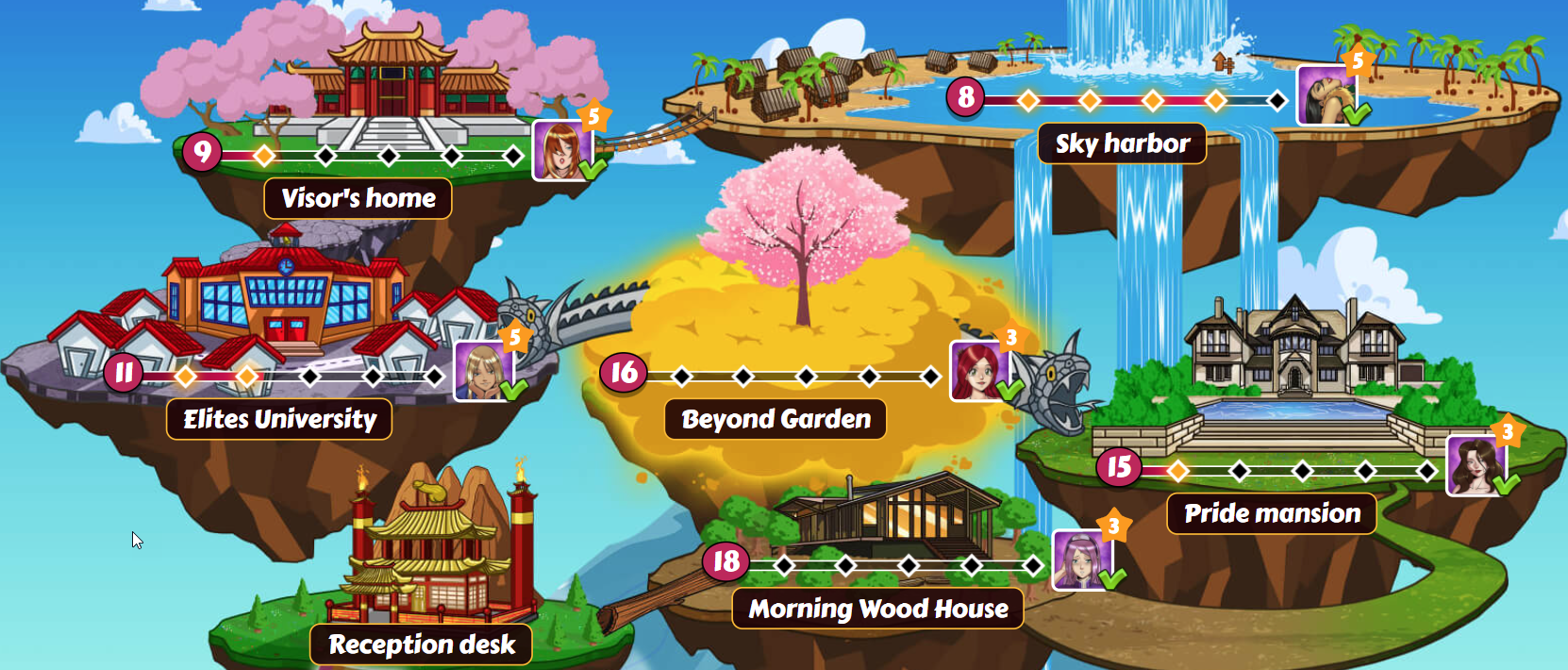Click the Visor's home character portrait

pyautogui.click(x=562, y=151)
